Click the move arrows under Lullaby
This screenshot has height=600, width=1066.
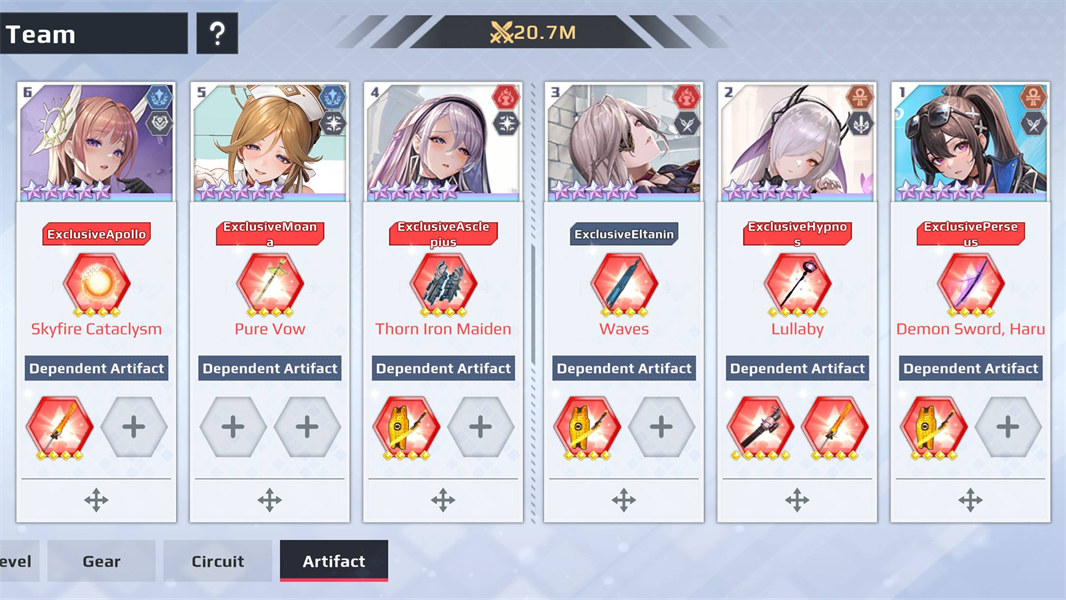(x=797, y=500)
